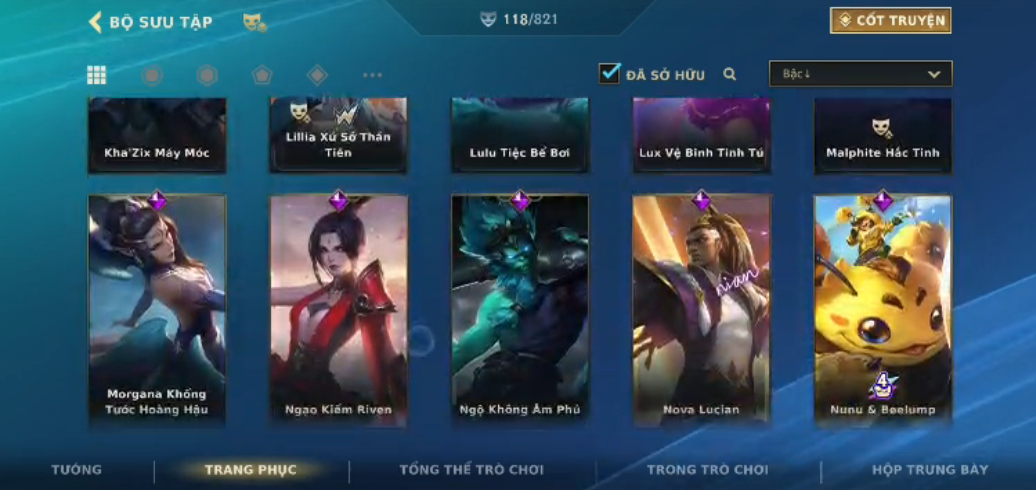This screenshot has width=1036, height=490.
Task: Click the magnifying glass search icon
Action: [730, 74]
